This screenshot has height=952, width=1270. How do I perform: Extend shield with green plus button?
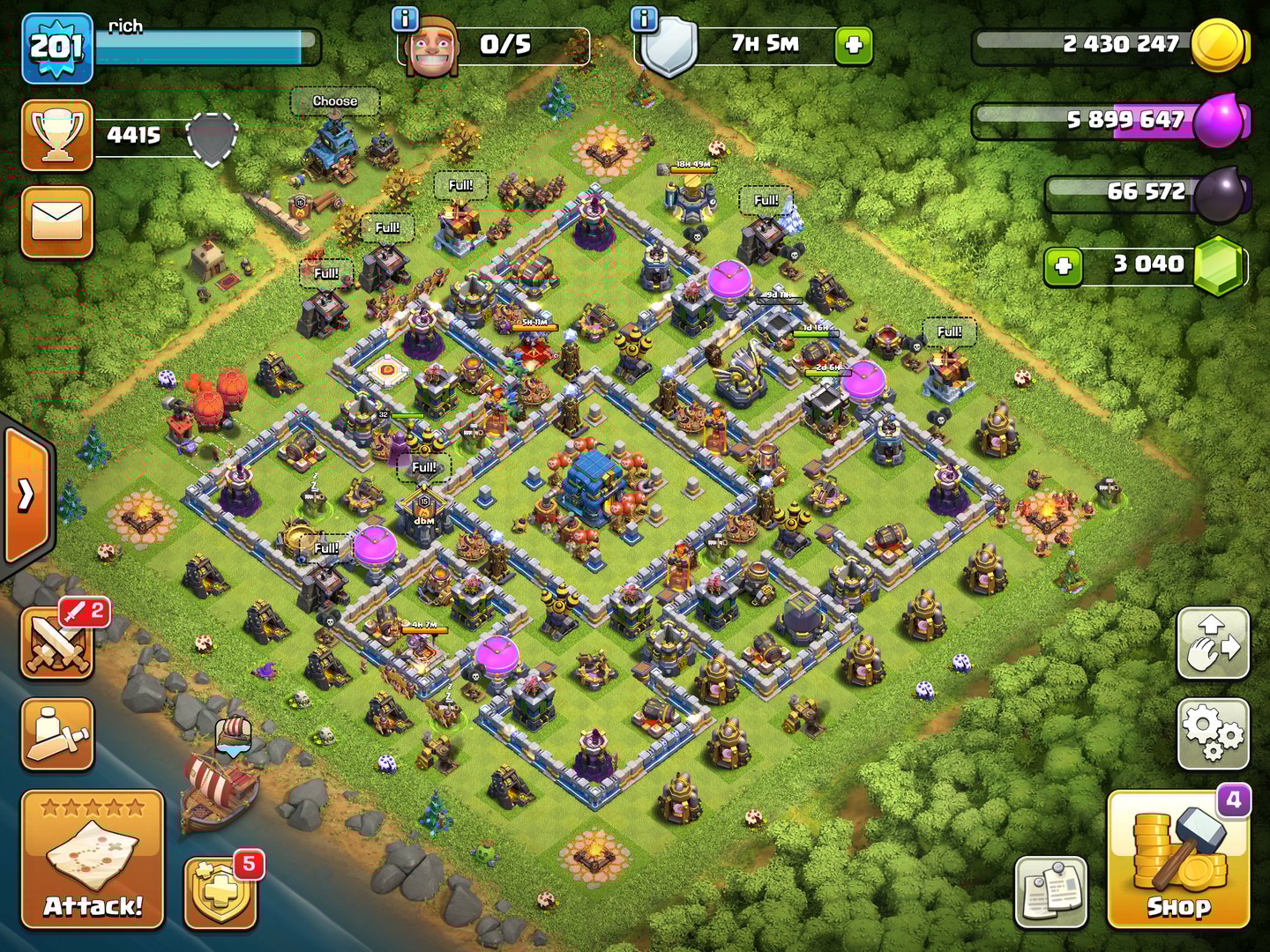pyautogui.click(x=853, y=46)
